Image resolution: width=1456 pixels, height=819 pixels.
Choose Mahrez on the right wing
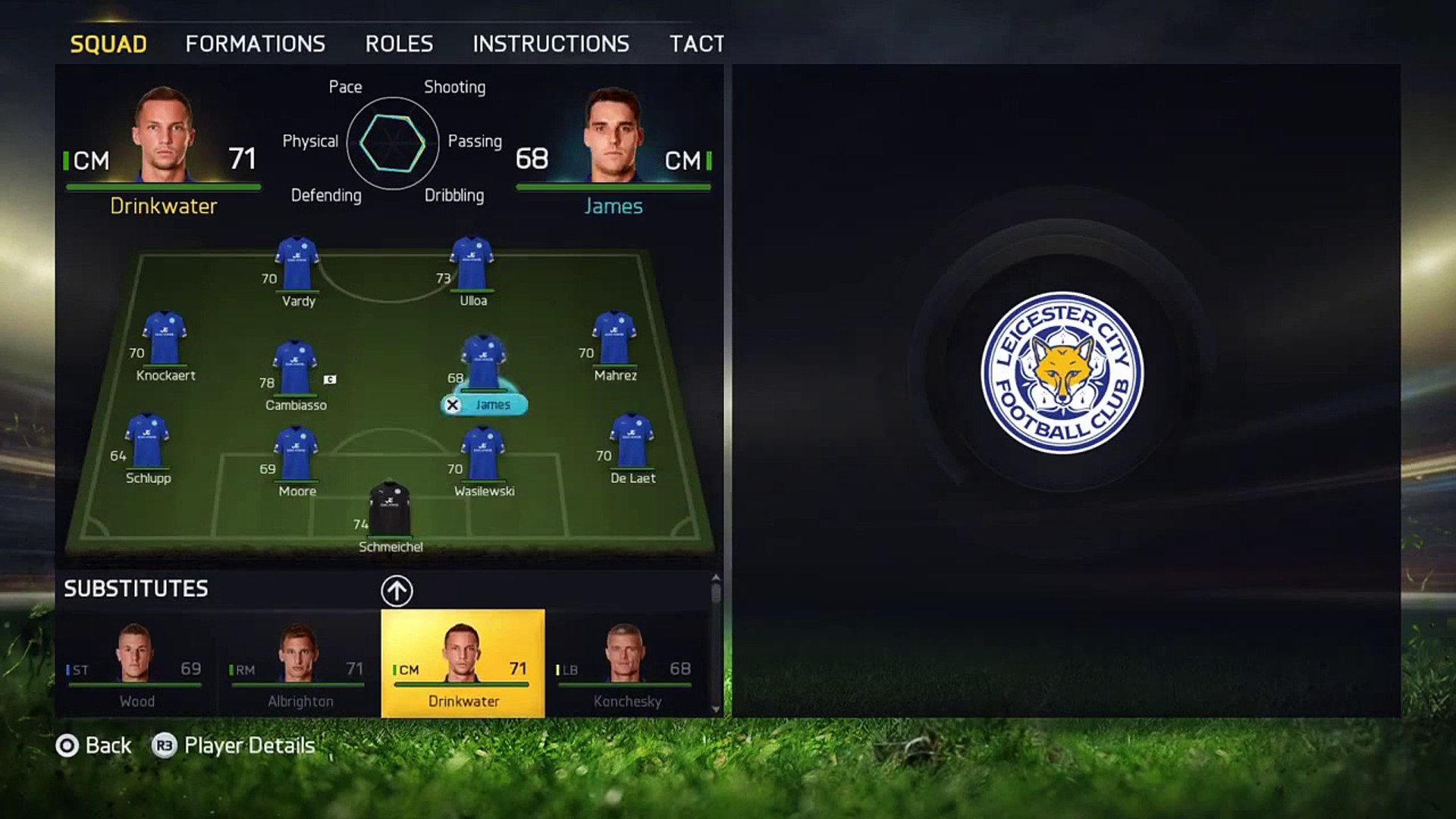[x=614, y=340]
